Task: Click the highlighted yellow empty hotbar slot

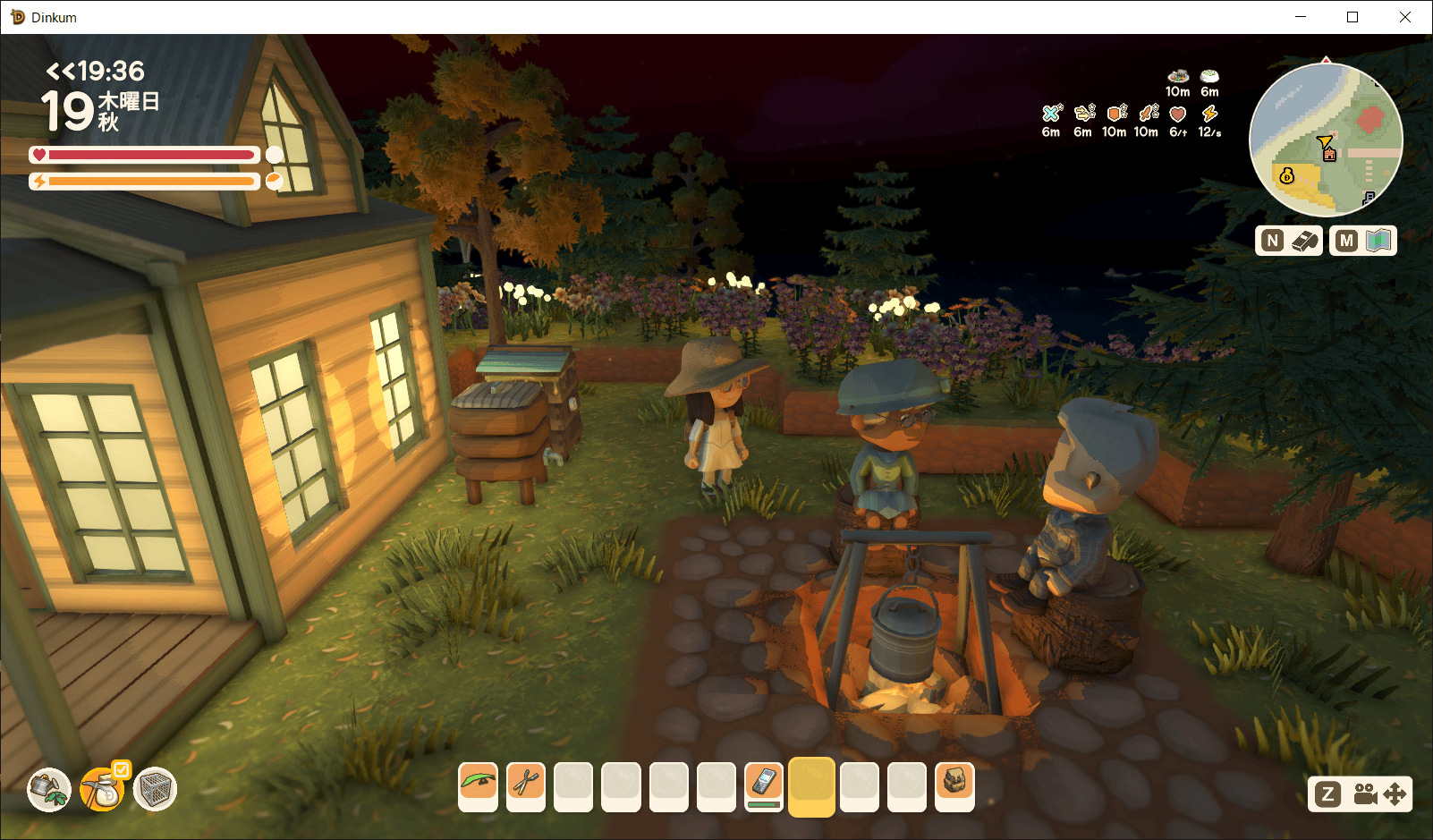Action: coord(811,785)
